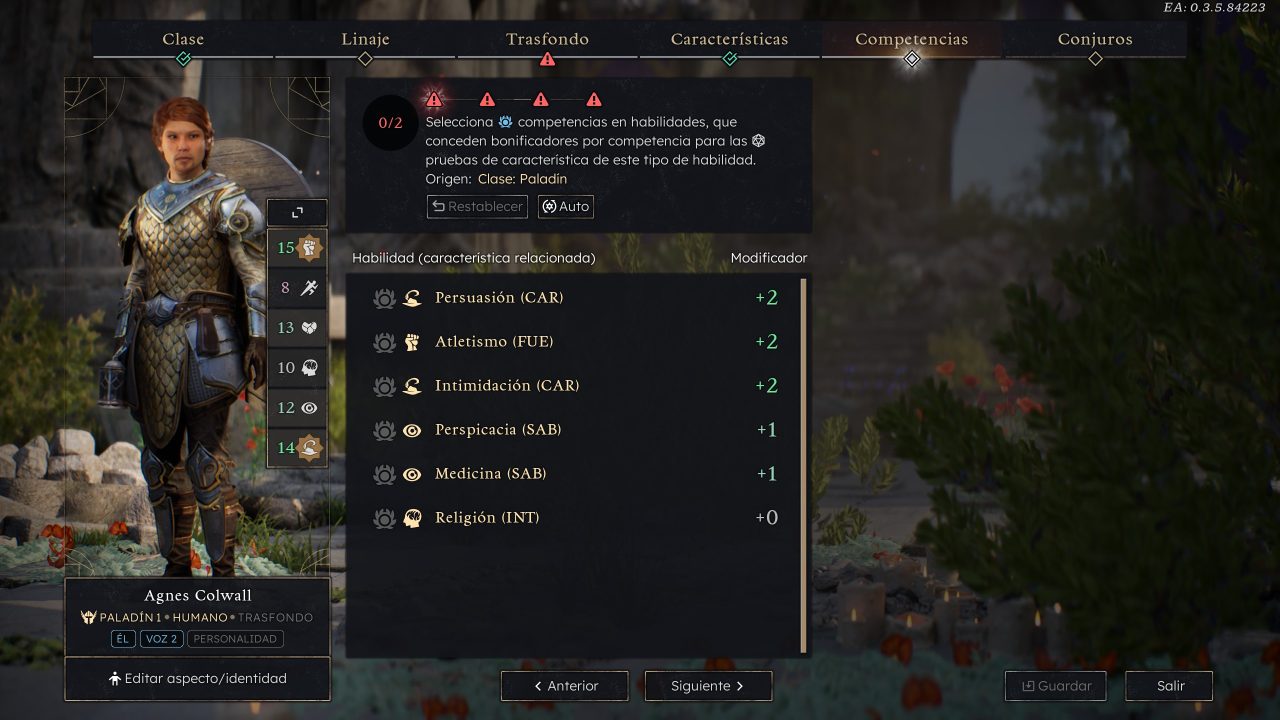Viewport: 1280px width, 720px height.
Task: Go to the Trasfondo tab
Action: click(x=547, y=40)
